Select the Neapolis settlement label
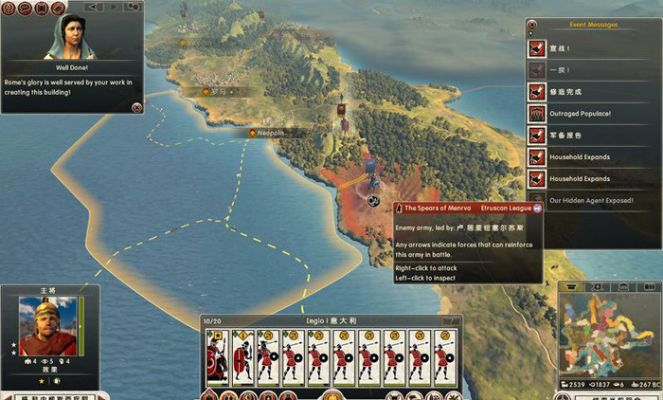Image resolution: width=663 pixels, height=400 pixels. click(x=266, y=132)
